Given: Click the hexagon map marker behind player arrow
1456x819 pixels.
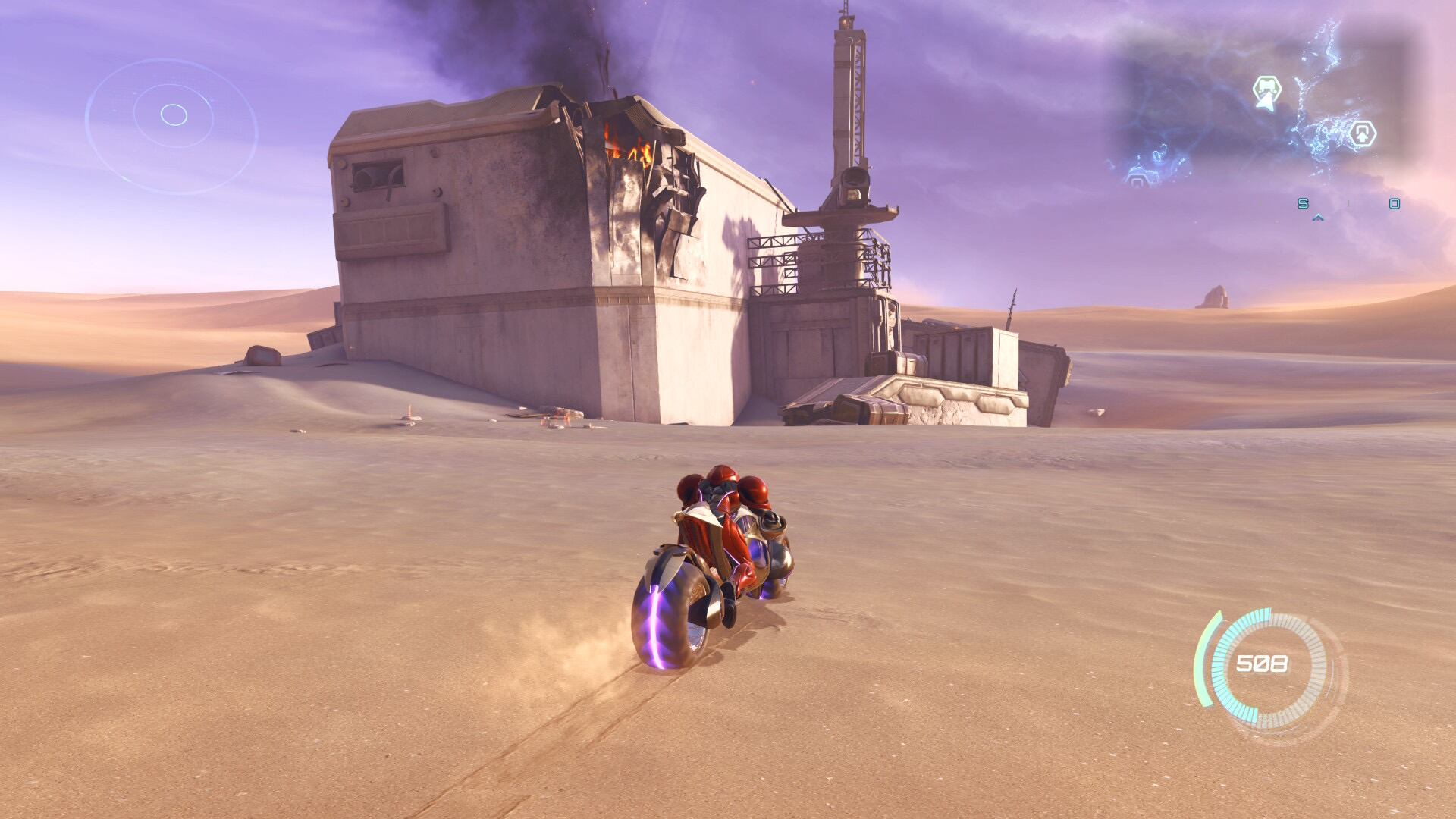Looking at the screenshot, I should pyautogui.click(x=1266, y=89).
